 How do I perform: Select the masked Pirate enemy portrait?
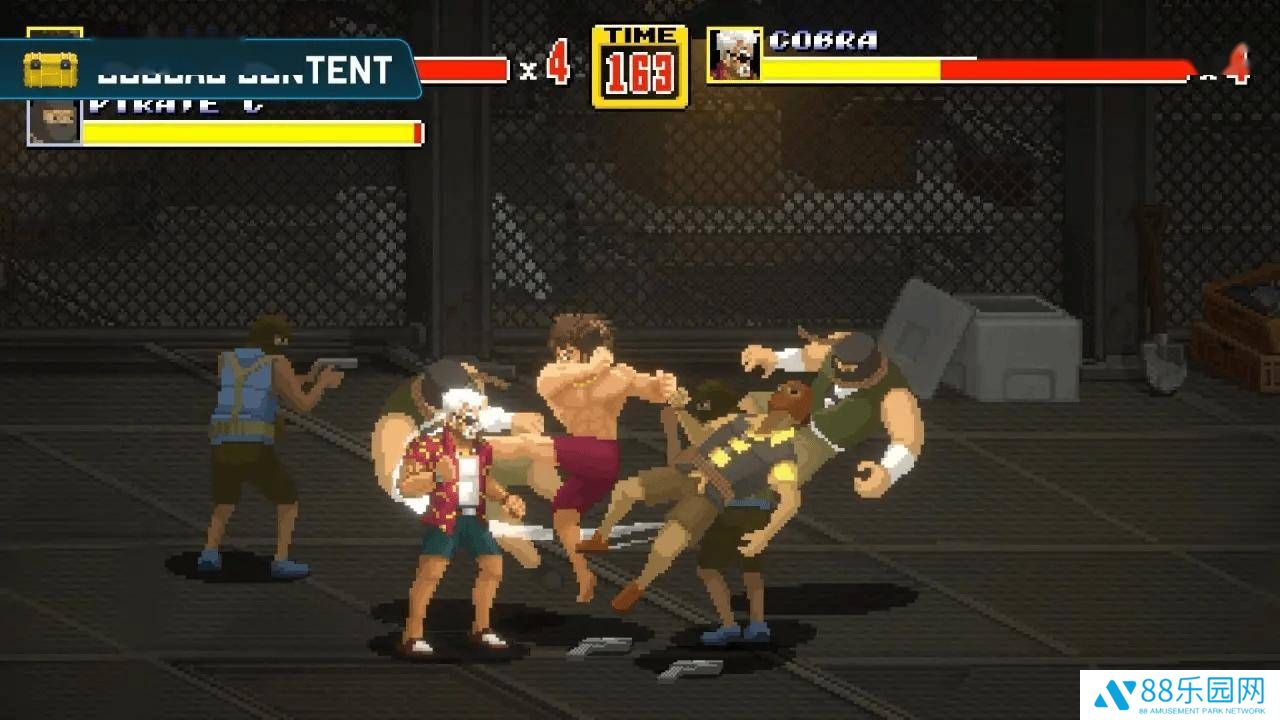pyautogui.click(x=55, y=121)
